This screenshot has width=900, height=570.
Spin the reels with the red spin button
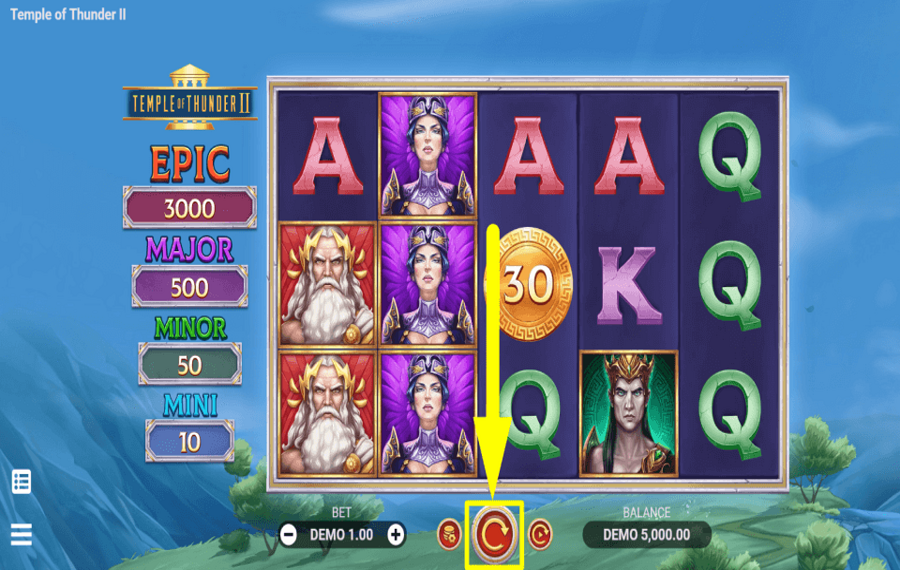pos(491,536)
